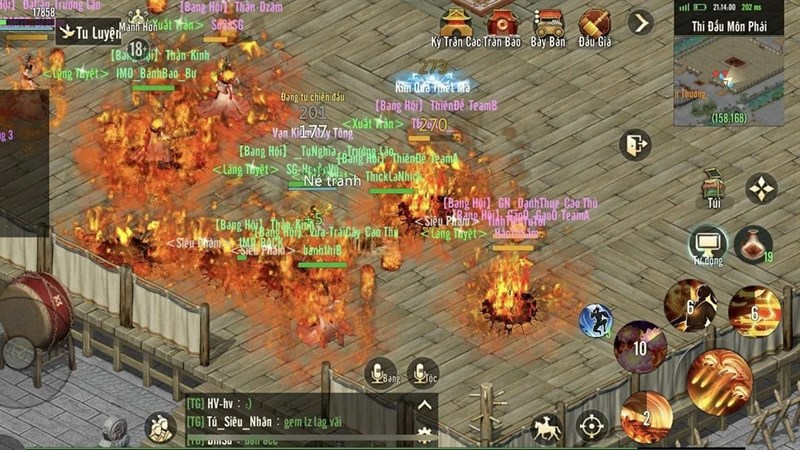Activate the Bang guild voice microphone
Screen dimensions: 800x450
point(381,371)
